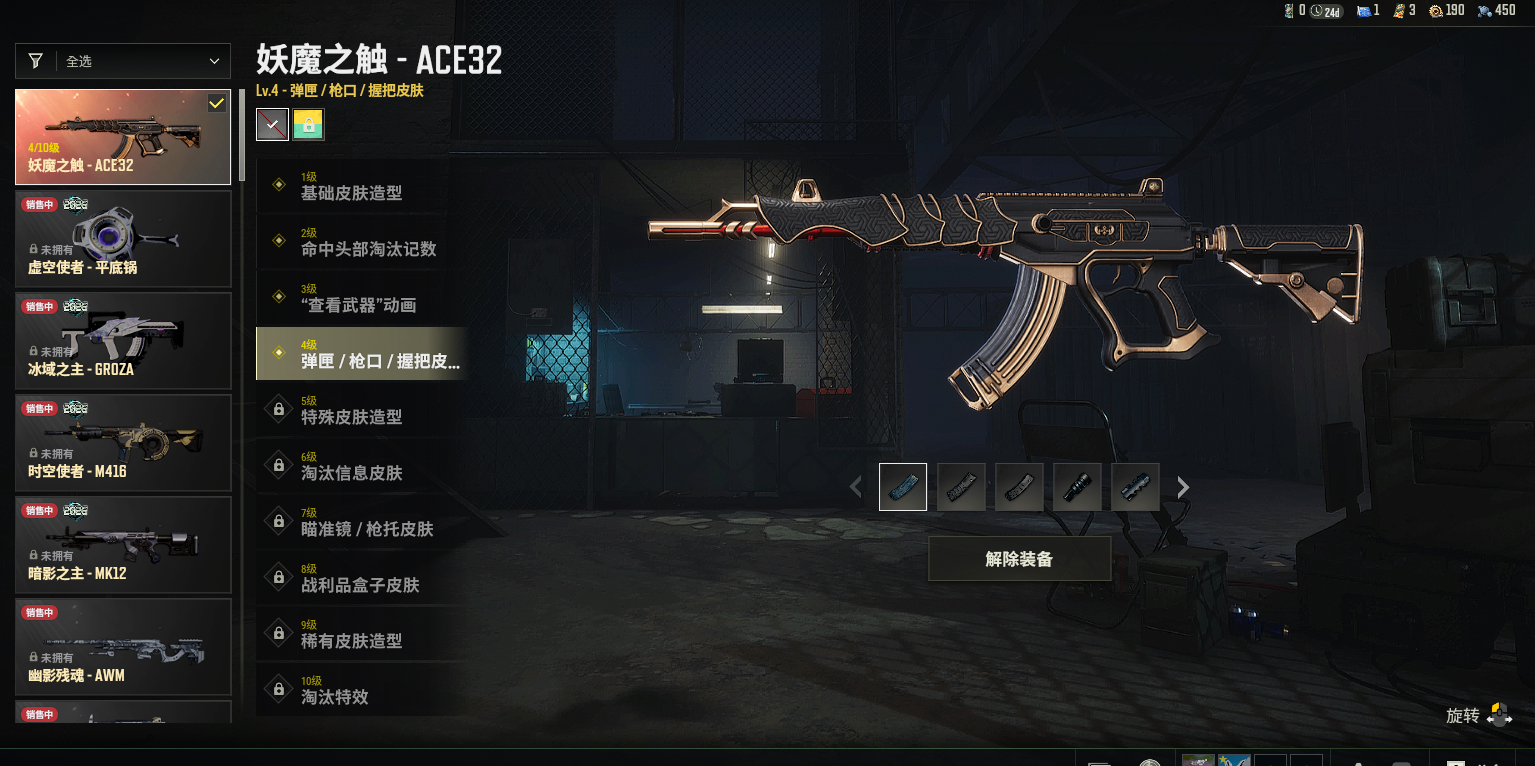
Task: Open the 全选 filter dropdown
Action: 123,61
